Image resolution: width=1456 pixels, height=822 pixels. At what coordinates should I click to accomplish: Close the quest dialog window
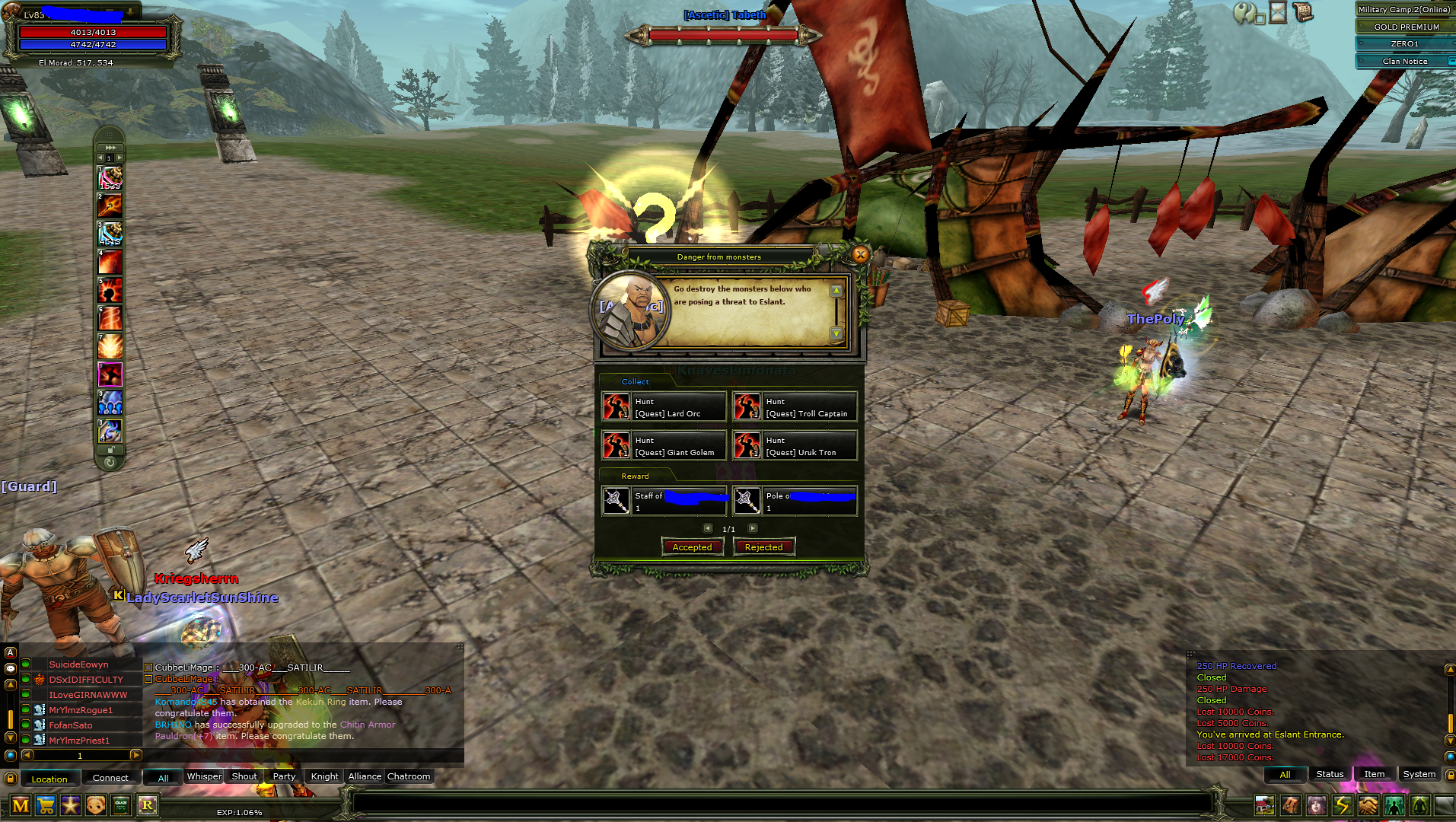click(860, 255)
